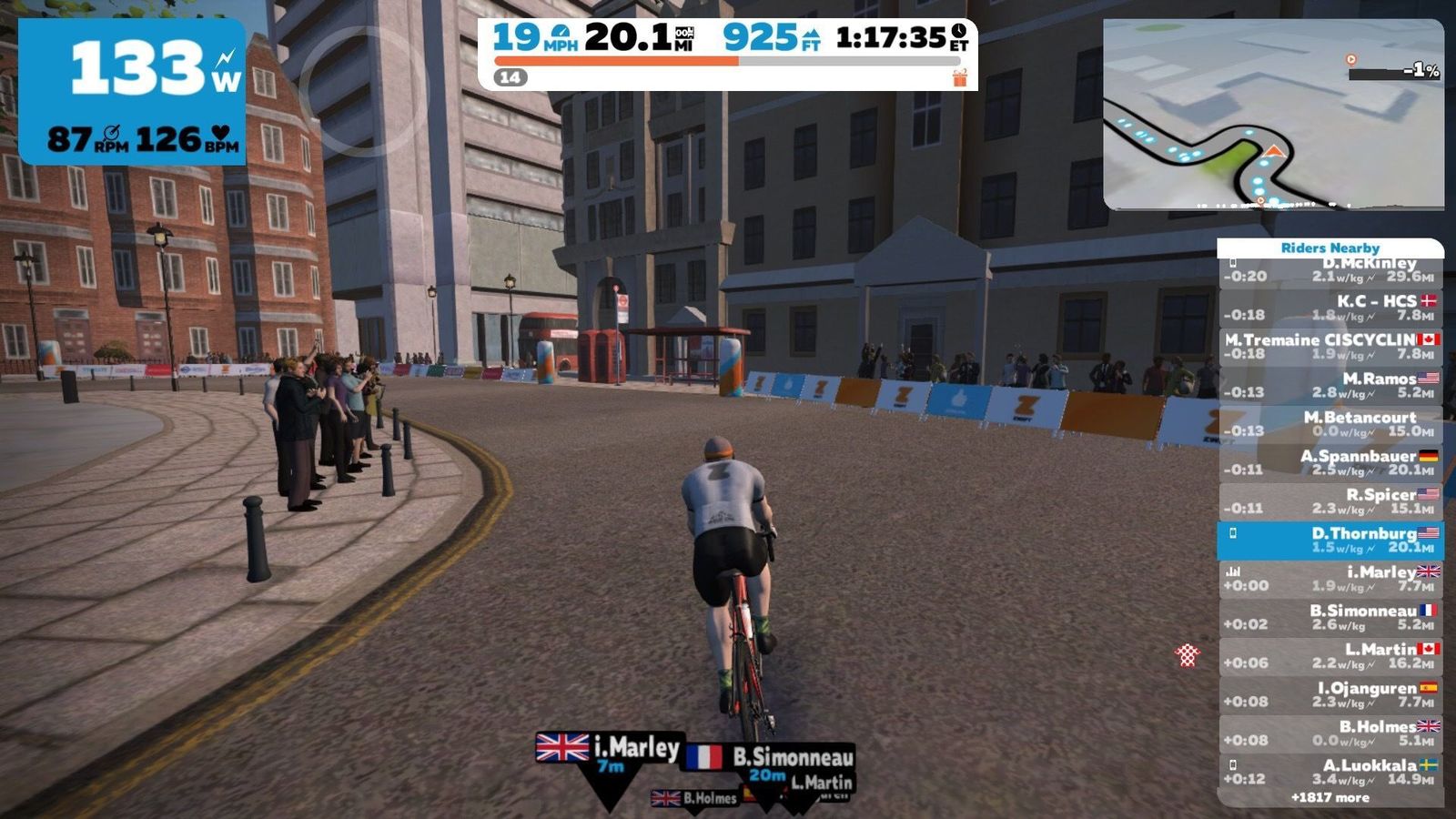
Task: Show the +1817 more riders
Action: click(1330, 798)
